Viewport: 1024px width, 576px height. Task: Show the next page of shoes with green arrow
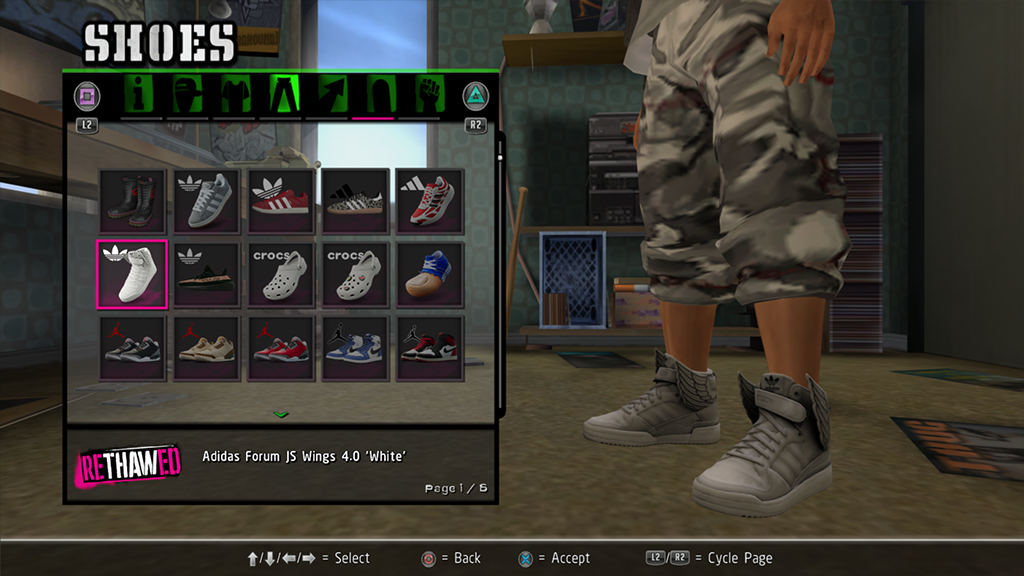[x=281, y=413]
